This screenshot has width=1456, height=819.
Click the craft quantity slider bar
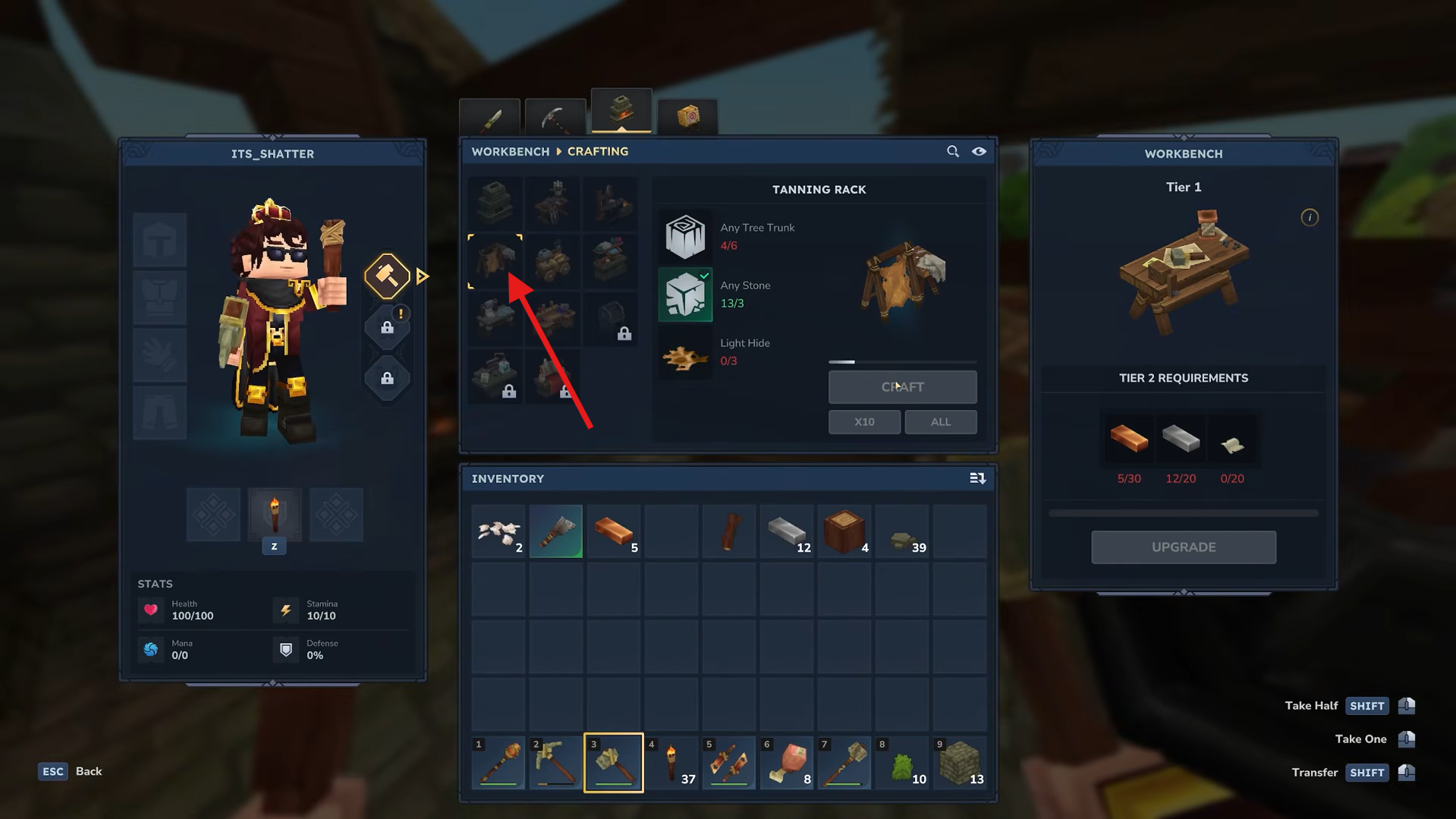(x=902, y=362)
